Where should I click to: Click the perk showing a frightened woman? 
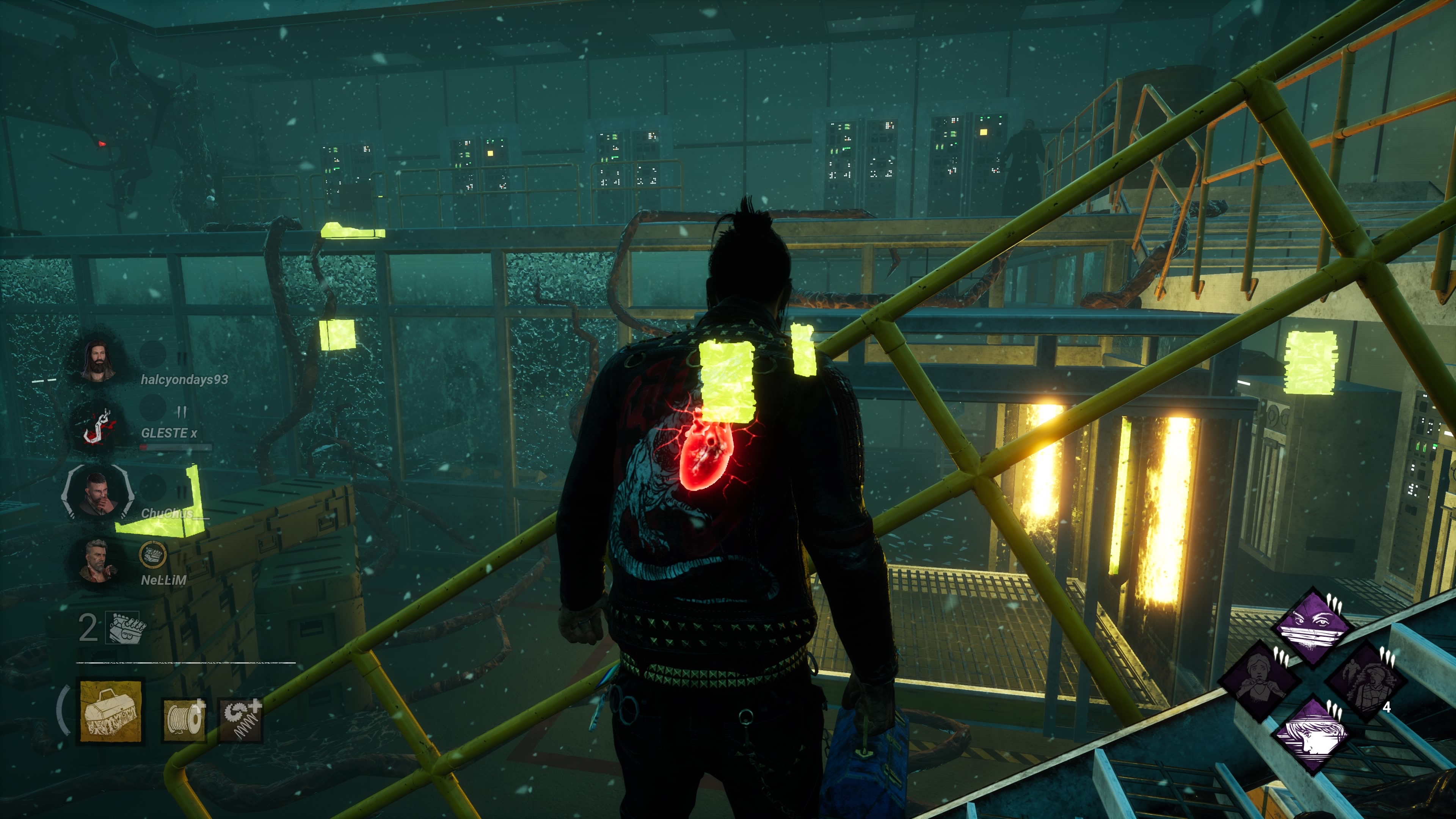pos(1260,681)
